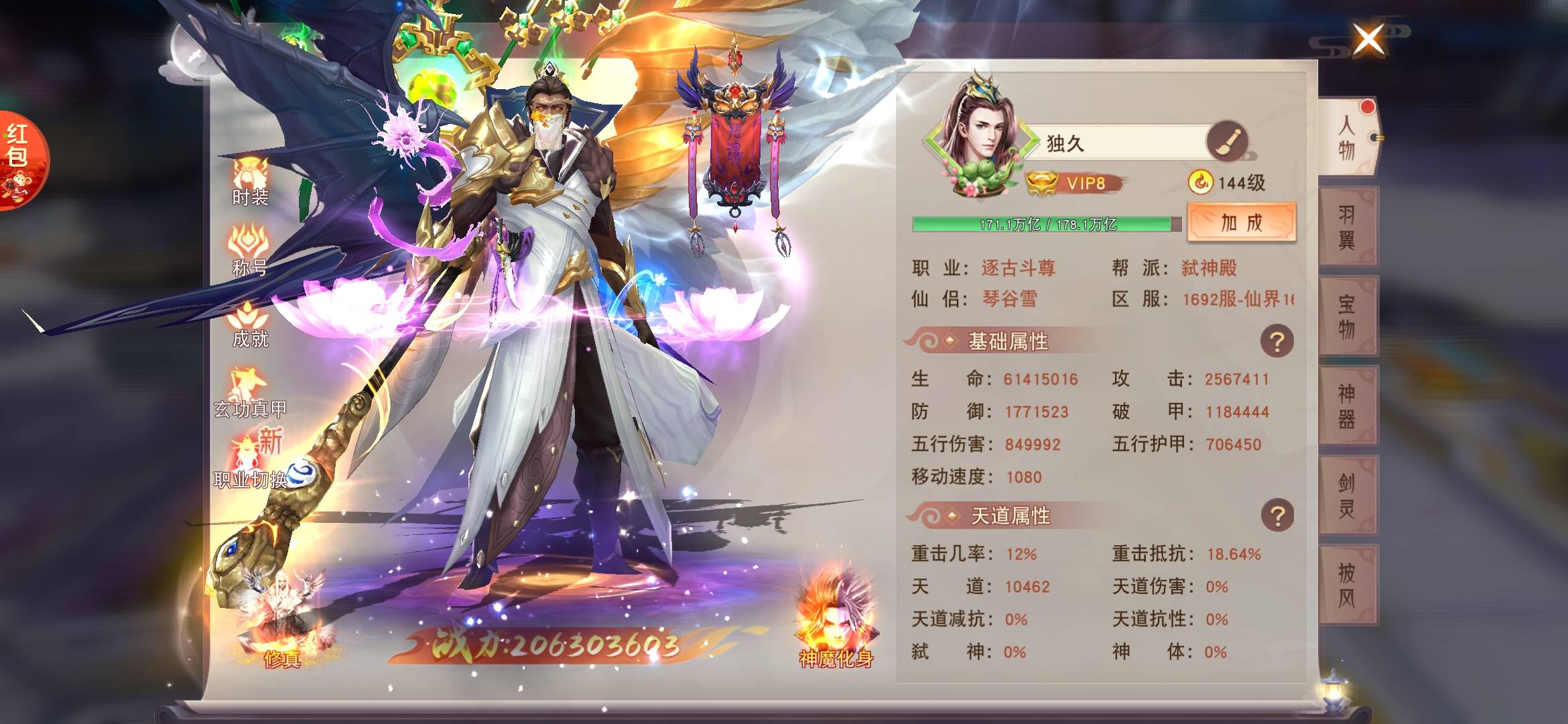Show the 披风 cloak tab
The image size is (1568, 724).
point(1347,585)
